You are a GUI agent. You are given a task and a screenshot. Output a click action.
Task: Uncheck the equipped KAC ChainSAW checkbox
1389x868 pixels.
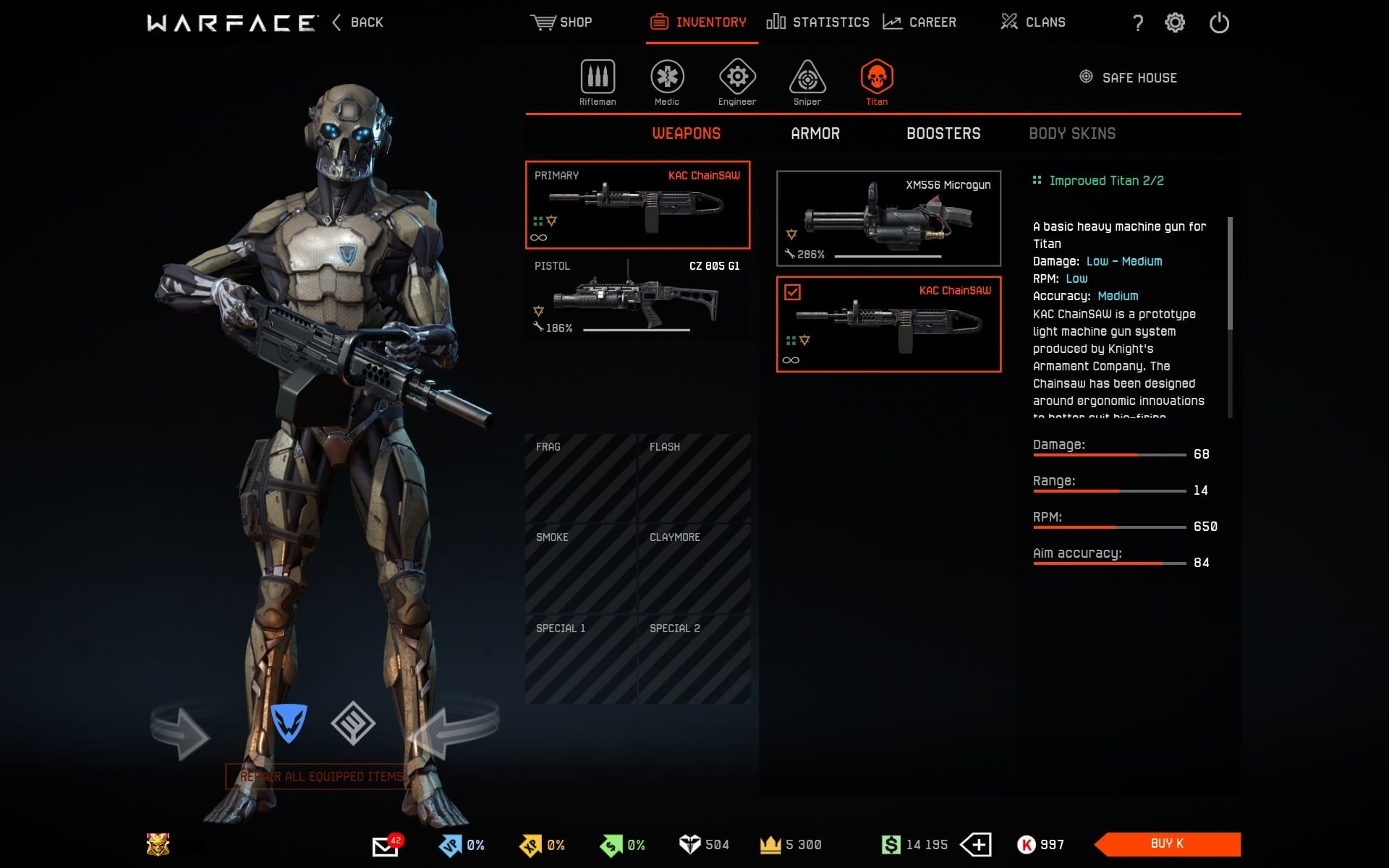coord(794,292)
